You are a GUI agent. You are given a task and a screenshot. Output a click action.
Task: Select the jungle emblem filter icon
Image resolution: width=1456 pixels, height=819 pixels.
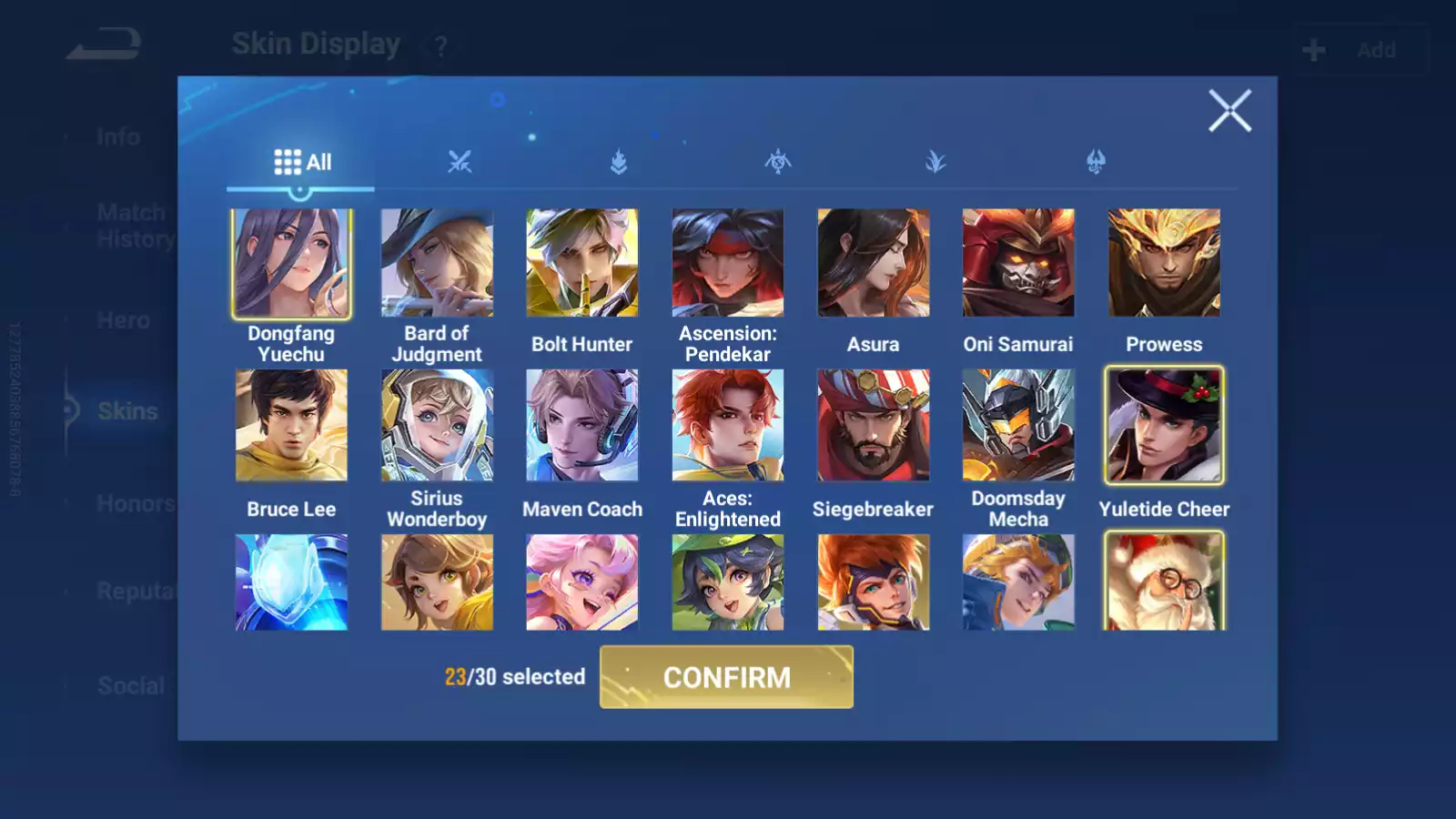click(x=618, y=164)
